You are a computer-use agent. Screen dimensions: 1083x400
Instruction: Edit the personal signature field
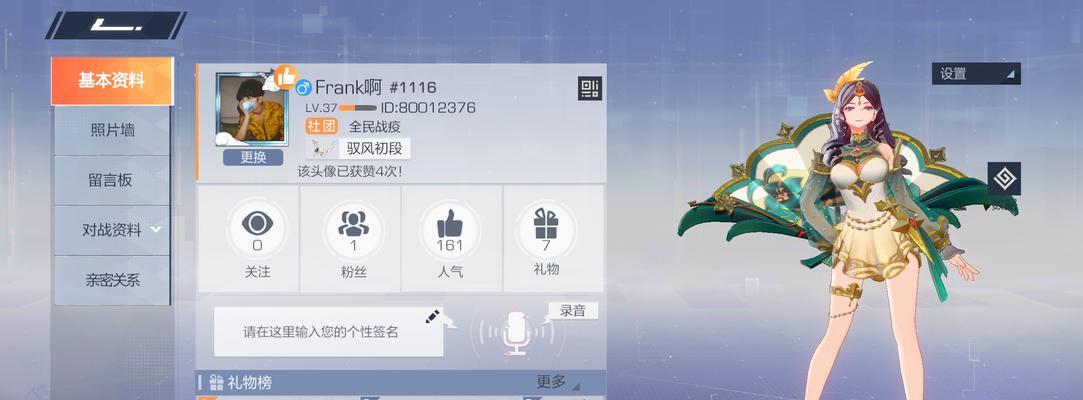(x=328, y=332)
